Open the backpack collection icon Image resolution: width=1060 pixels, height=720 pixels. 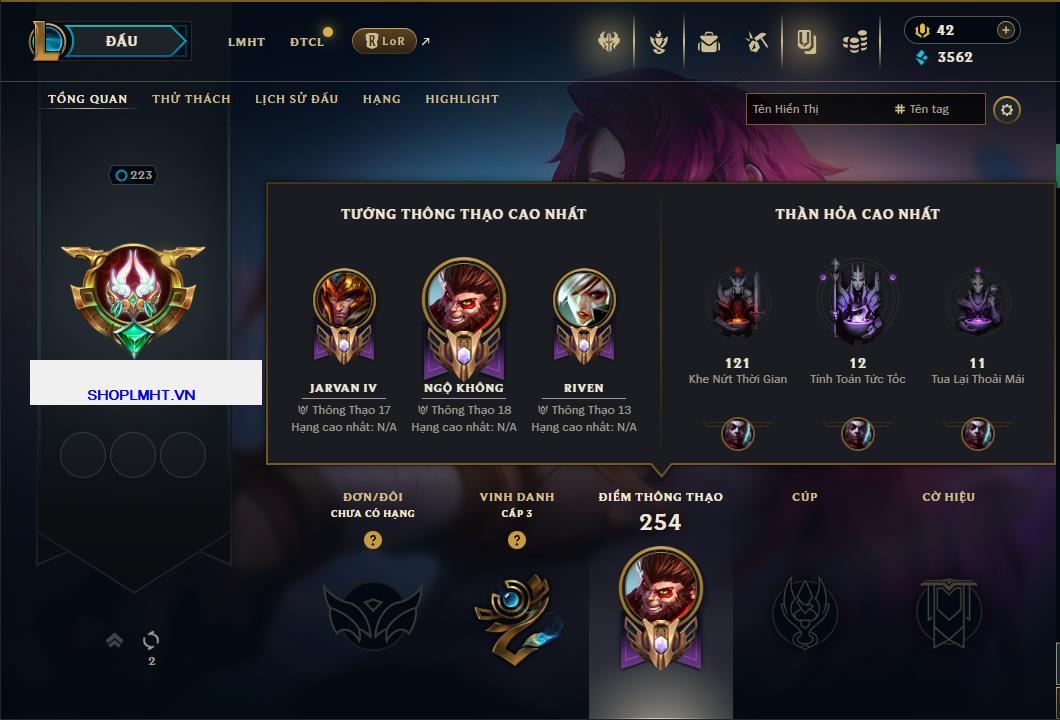coord(709,42)
